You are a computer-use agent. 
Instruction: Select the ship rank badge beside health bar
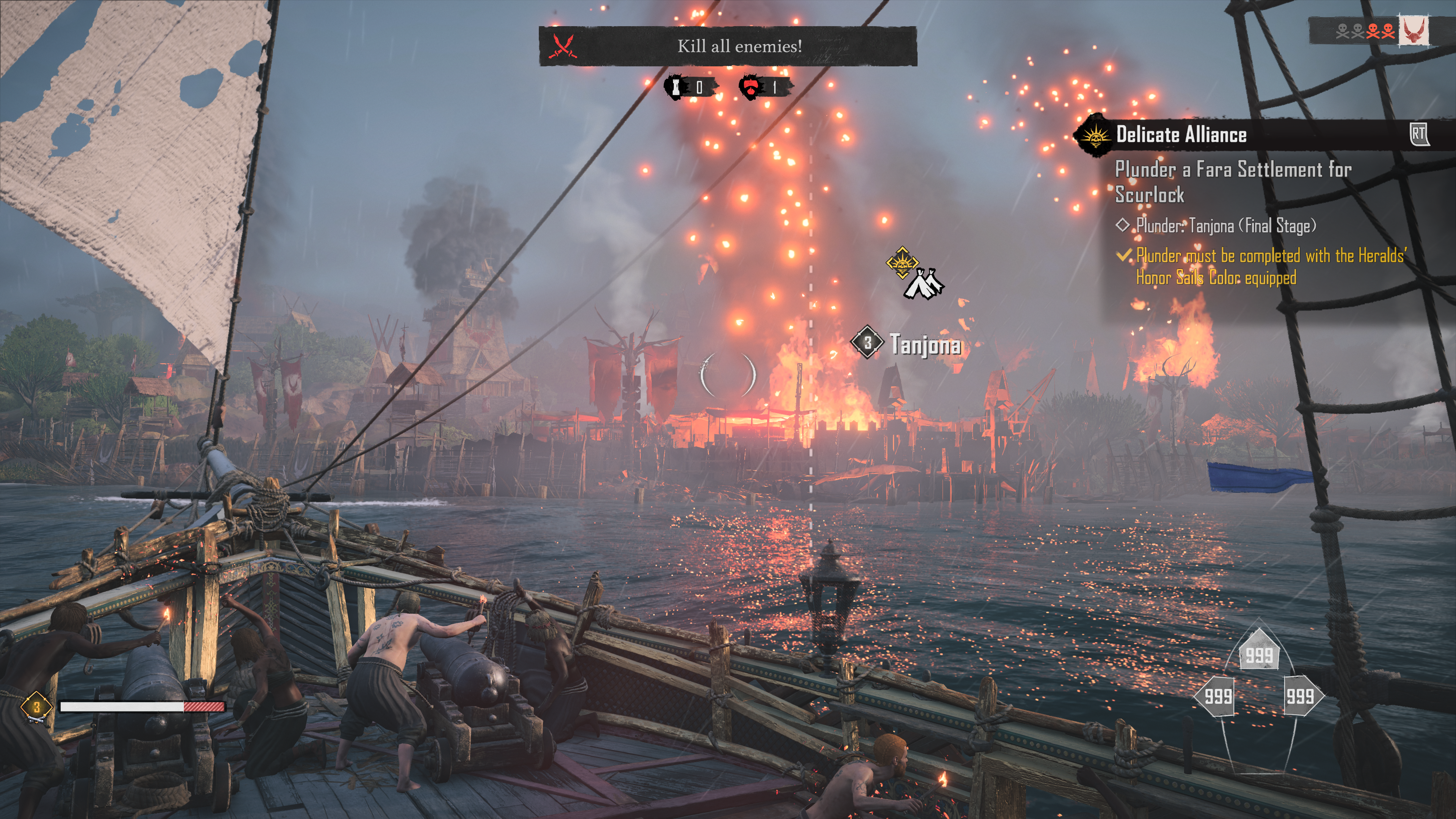[37, 706]
